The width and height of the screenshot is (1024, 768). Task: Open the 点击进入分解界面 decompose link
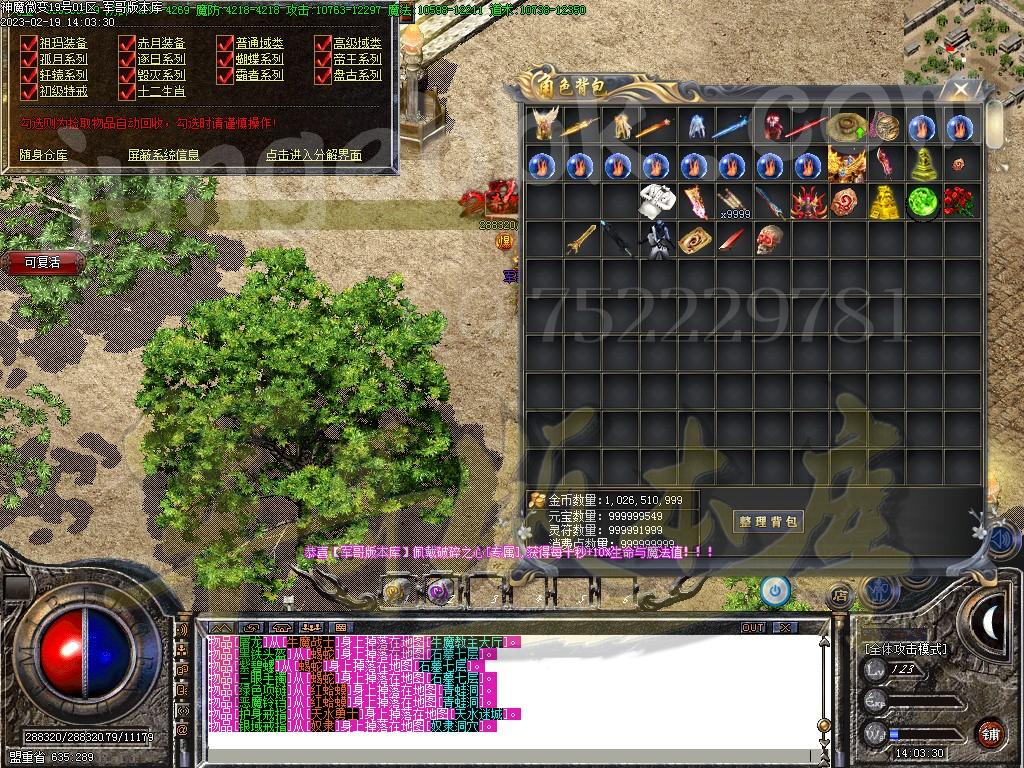pyautogui.click(x=313, y=155)
